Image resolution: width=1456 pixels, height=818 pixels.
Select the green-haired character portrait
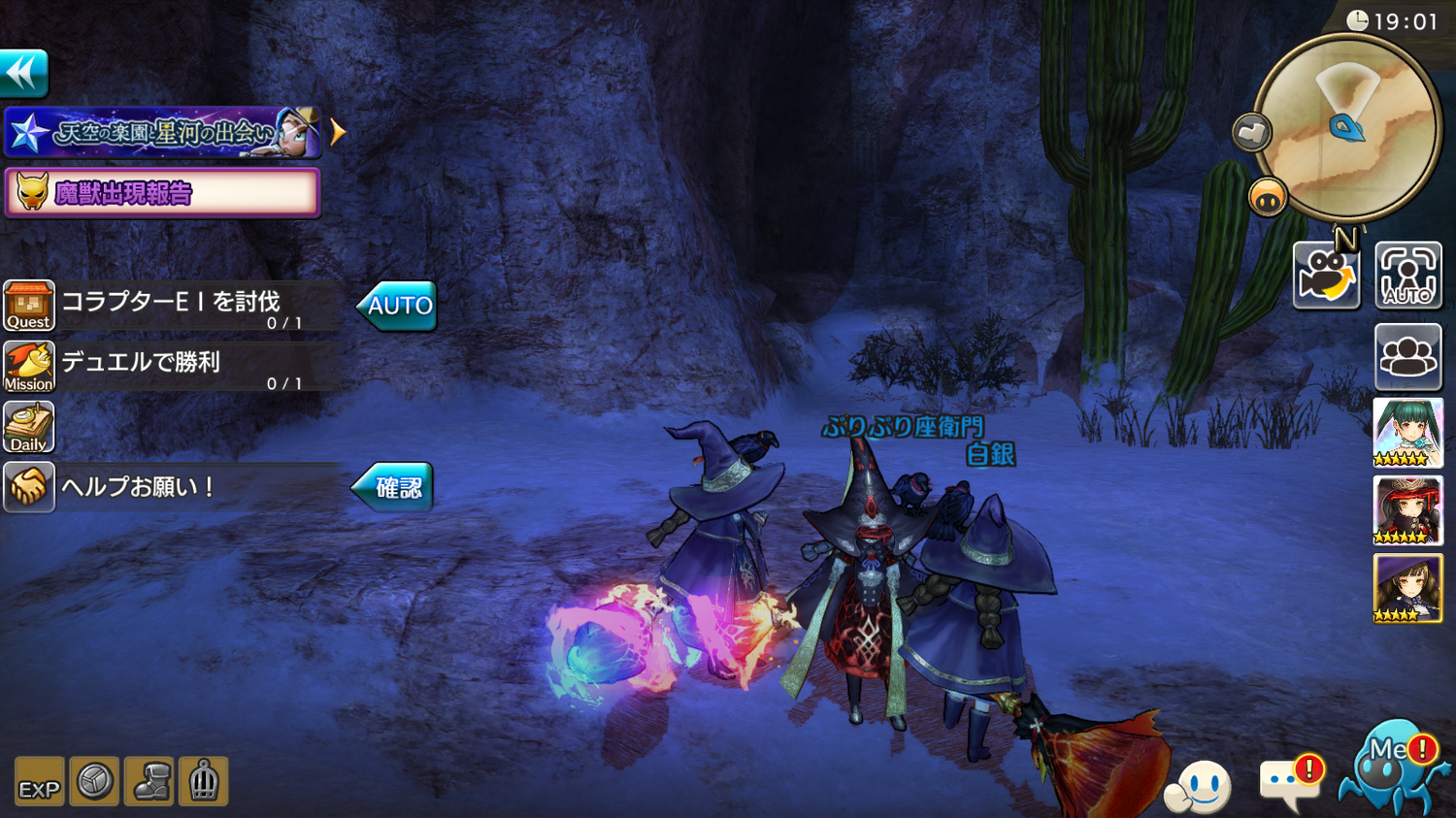point(1407,433)
